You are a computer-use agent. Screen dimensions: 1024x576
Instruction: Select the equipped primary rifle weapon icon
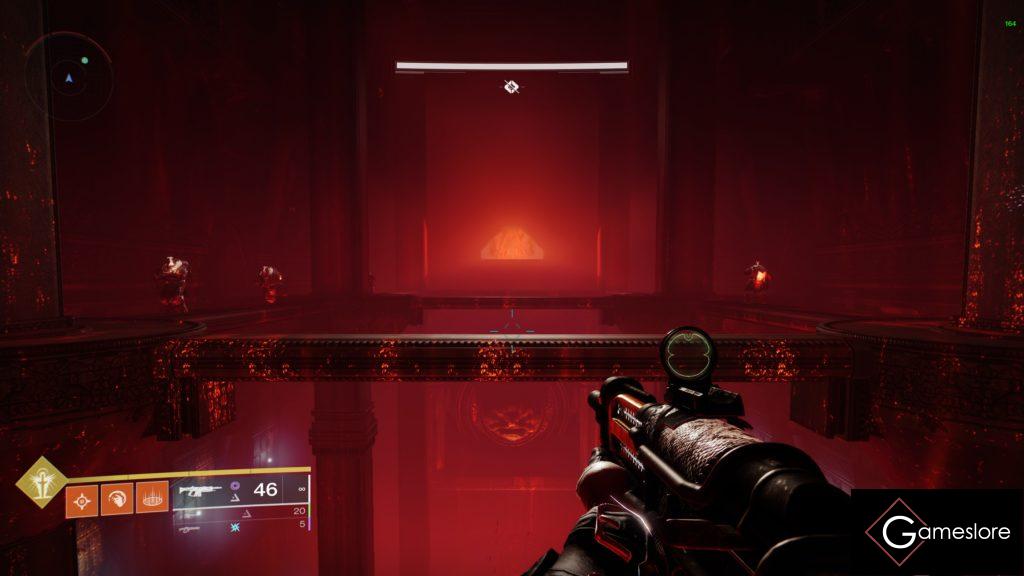click(198, 492)
